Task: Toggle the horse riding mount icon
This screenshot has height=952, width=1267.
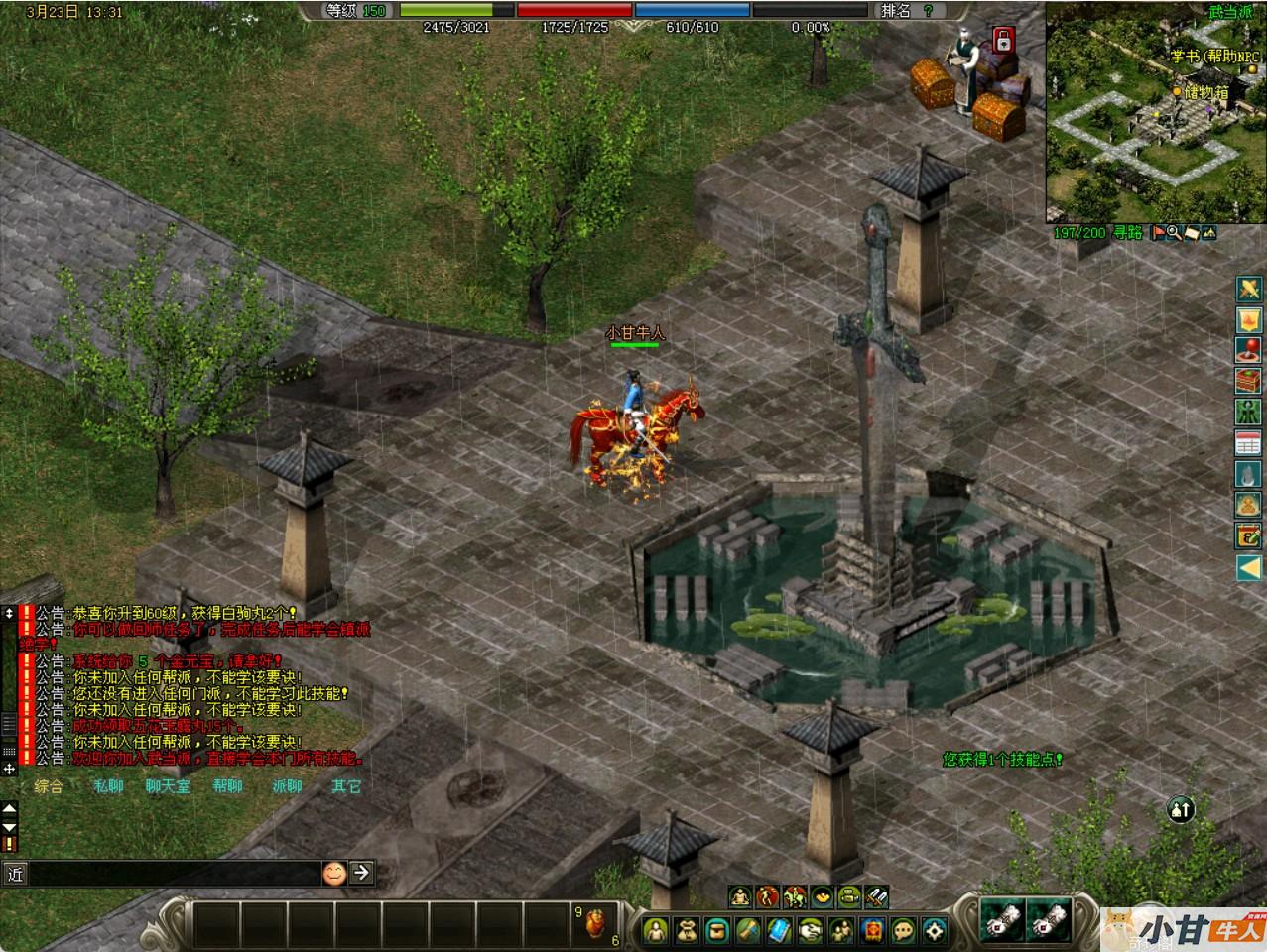Action: click(x=795, y=897)
